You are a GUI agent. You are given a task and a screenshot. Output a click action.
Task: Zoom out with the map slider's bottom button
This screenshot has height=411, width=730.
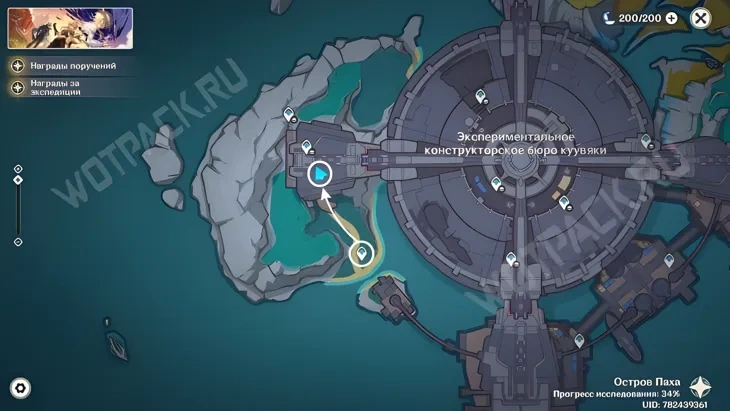18,242
